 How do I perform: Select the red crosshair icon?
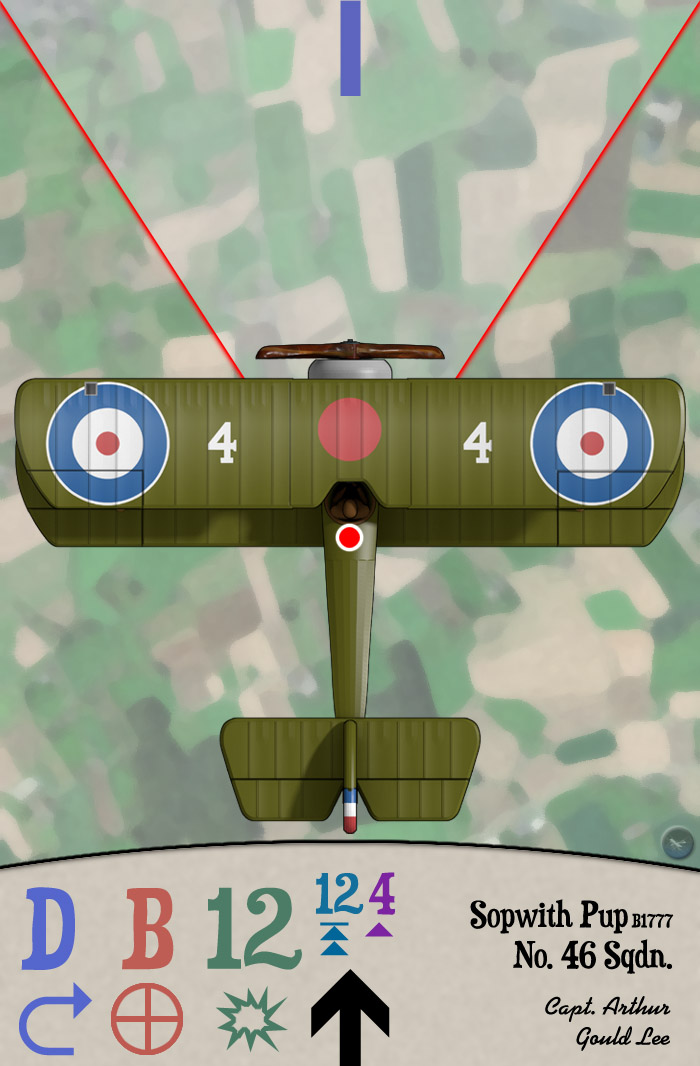point(147,1019)
